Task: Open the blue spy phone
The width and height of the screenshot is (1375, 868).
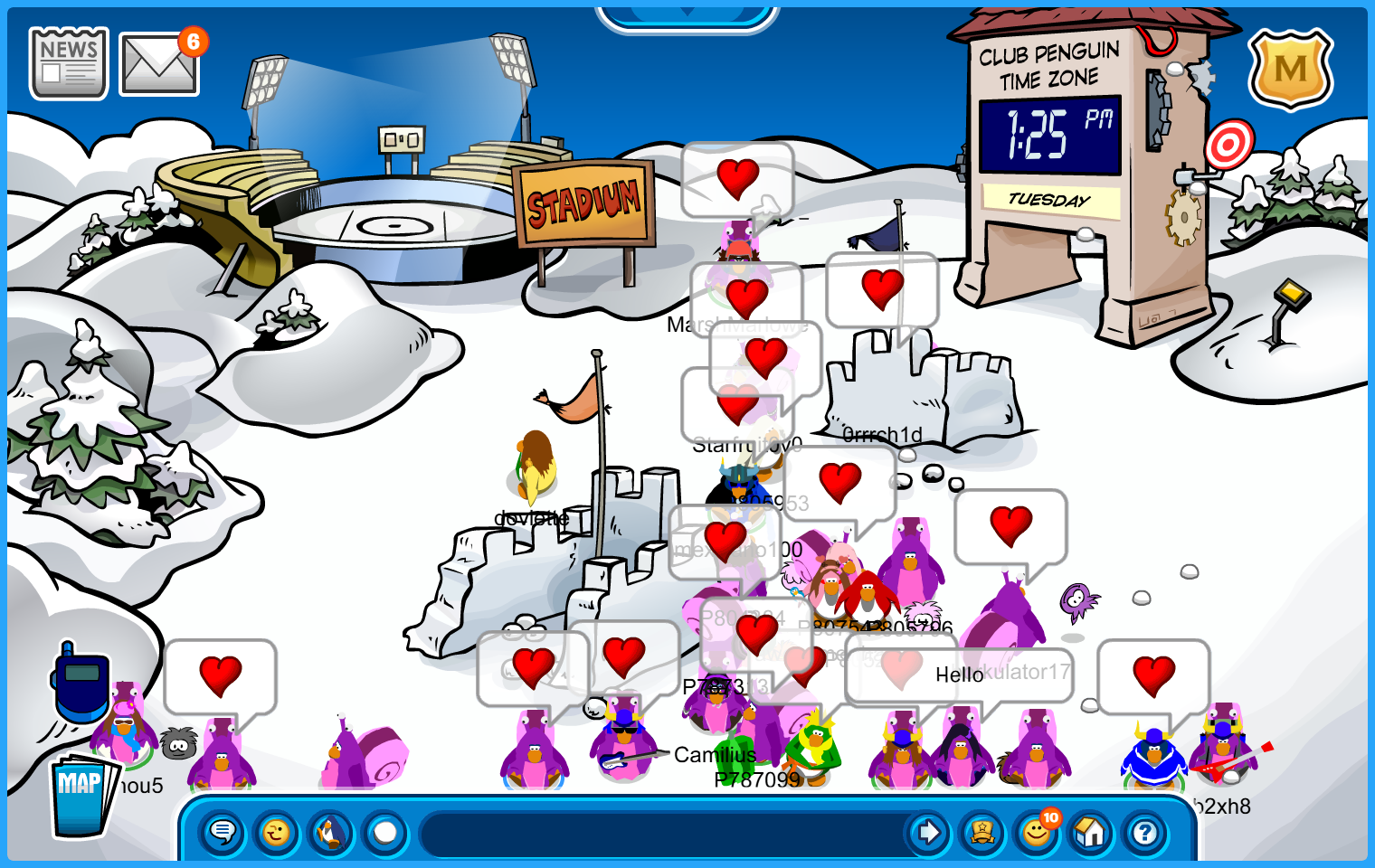Action: (81, 682)
